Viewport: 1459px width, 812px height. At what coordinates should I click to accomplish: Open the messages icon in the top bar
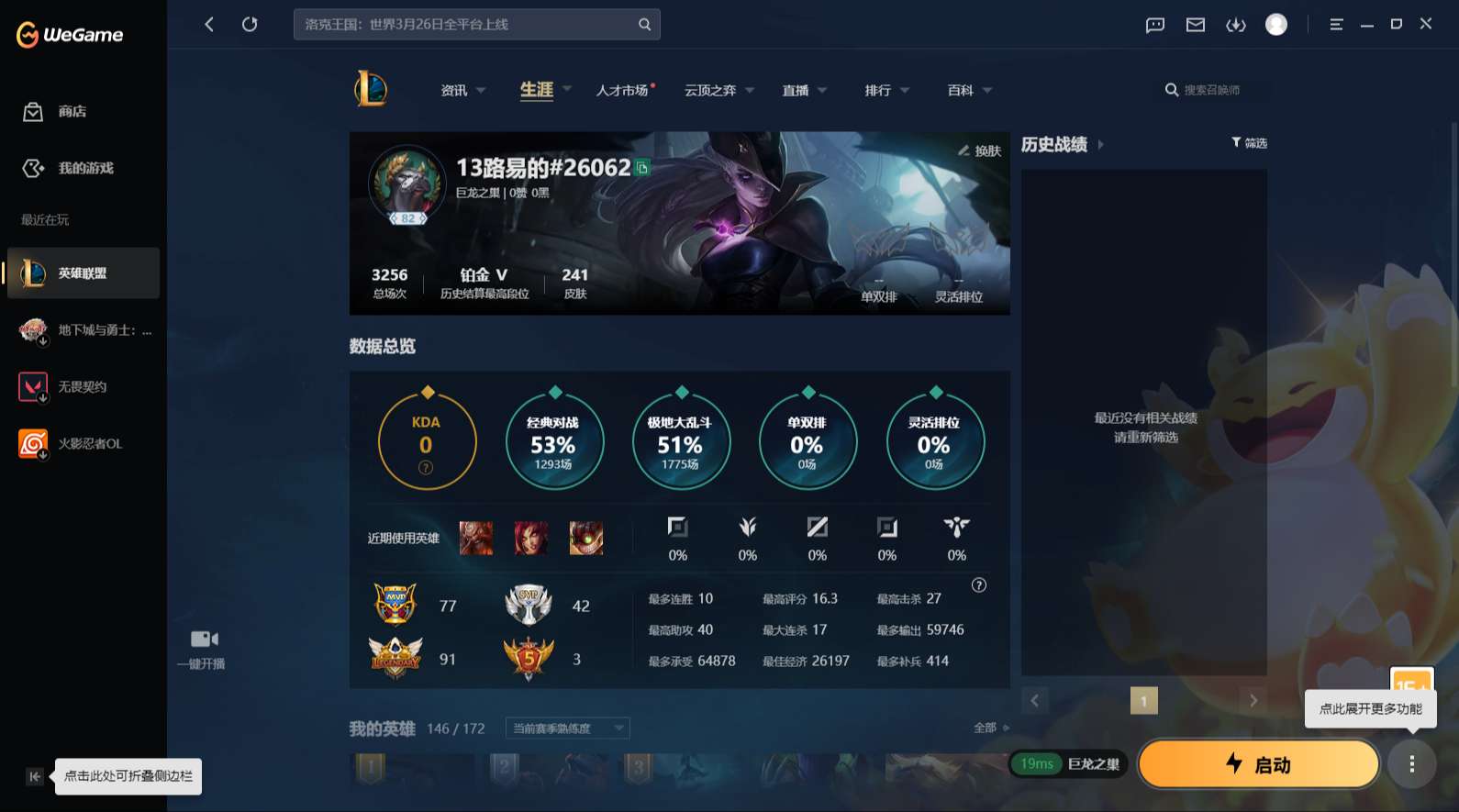[1153, 25]
